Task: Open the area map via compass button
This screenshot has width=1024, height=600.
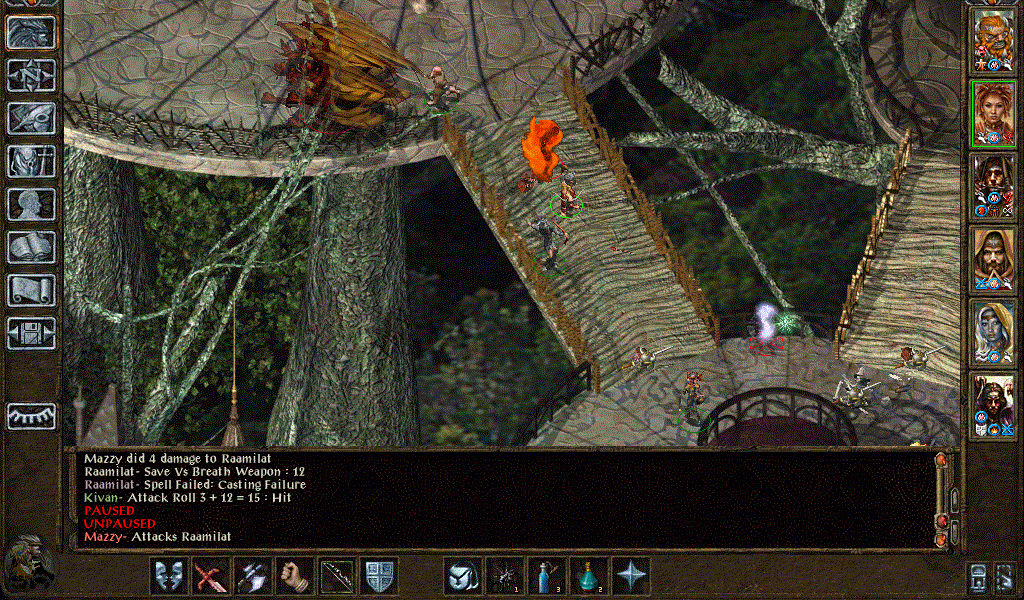Action: [31, 75]
